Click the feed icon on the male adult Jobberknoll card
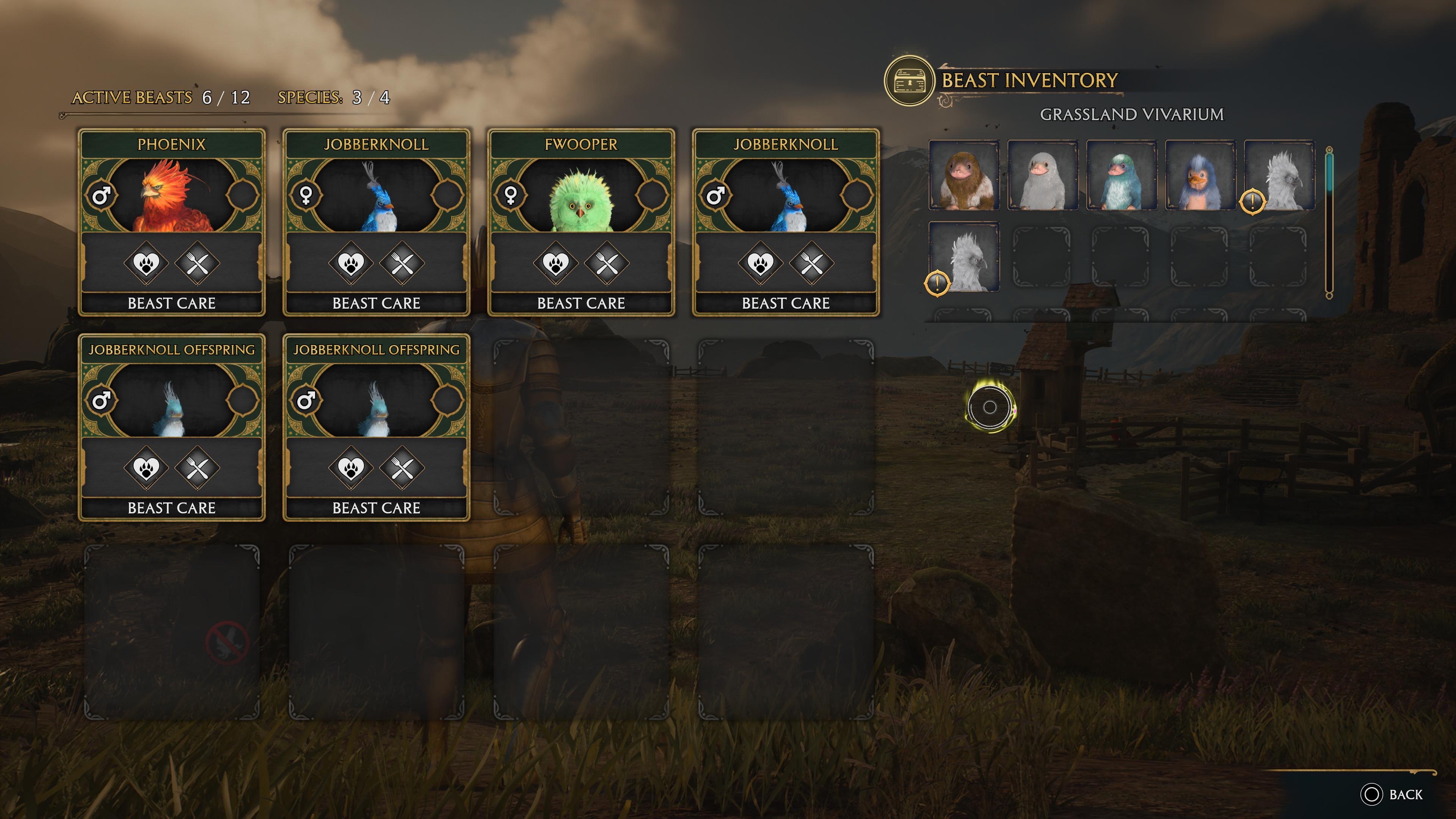 811,263
